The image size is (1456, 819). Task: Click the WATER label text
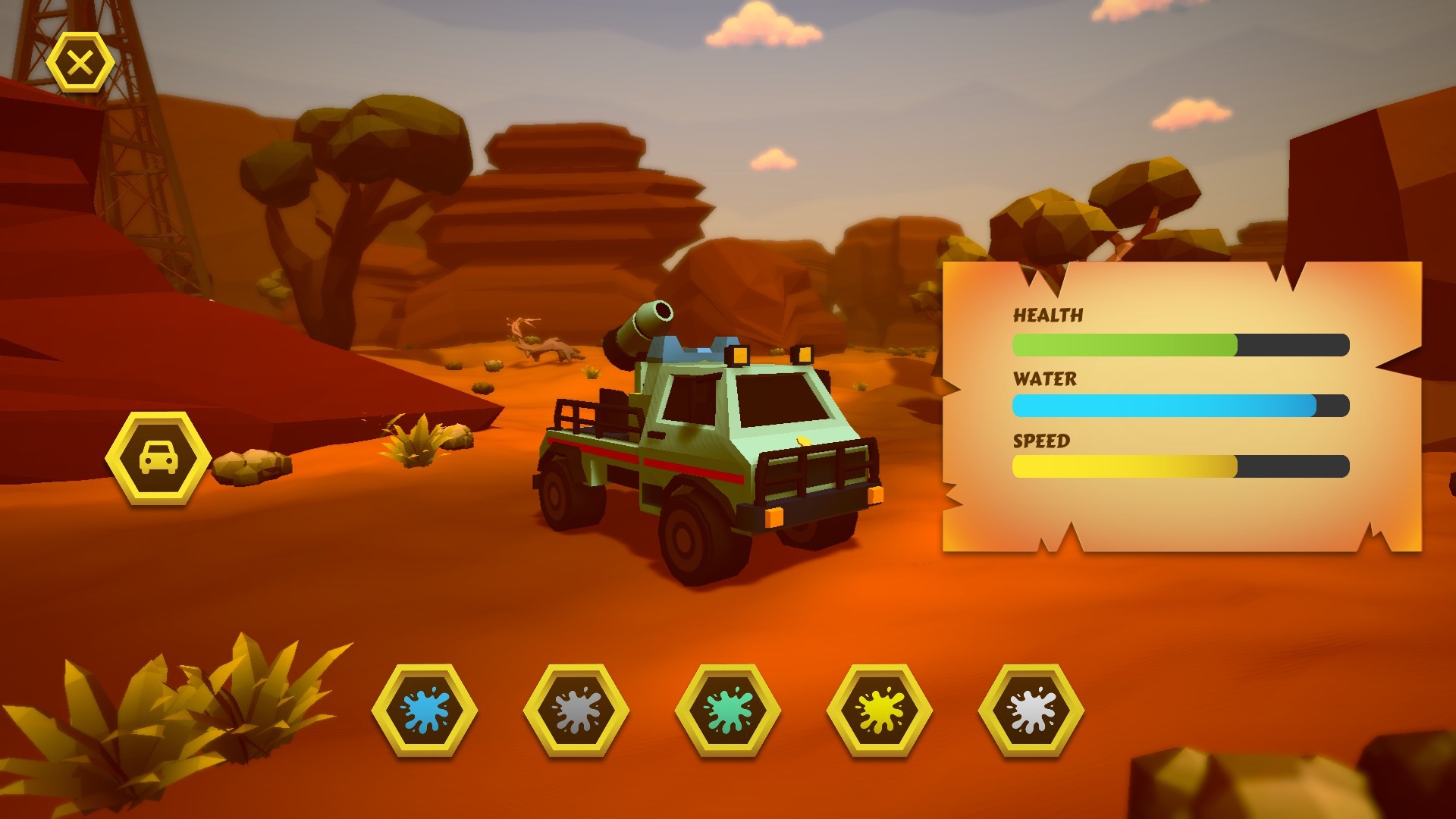1045,378
